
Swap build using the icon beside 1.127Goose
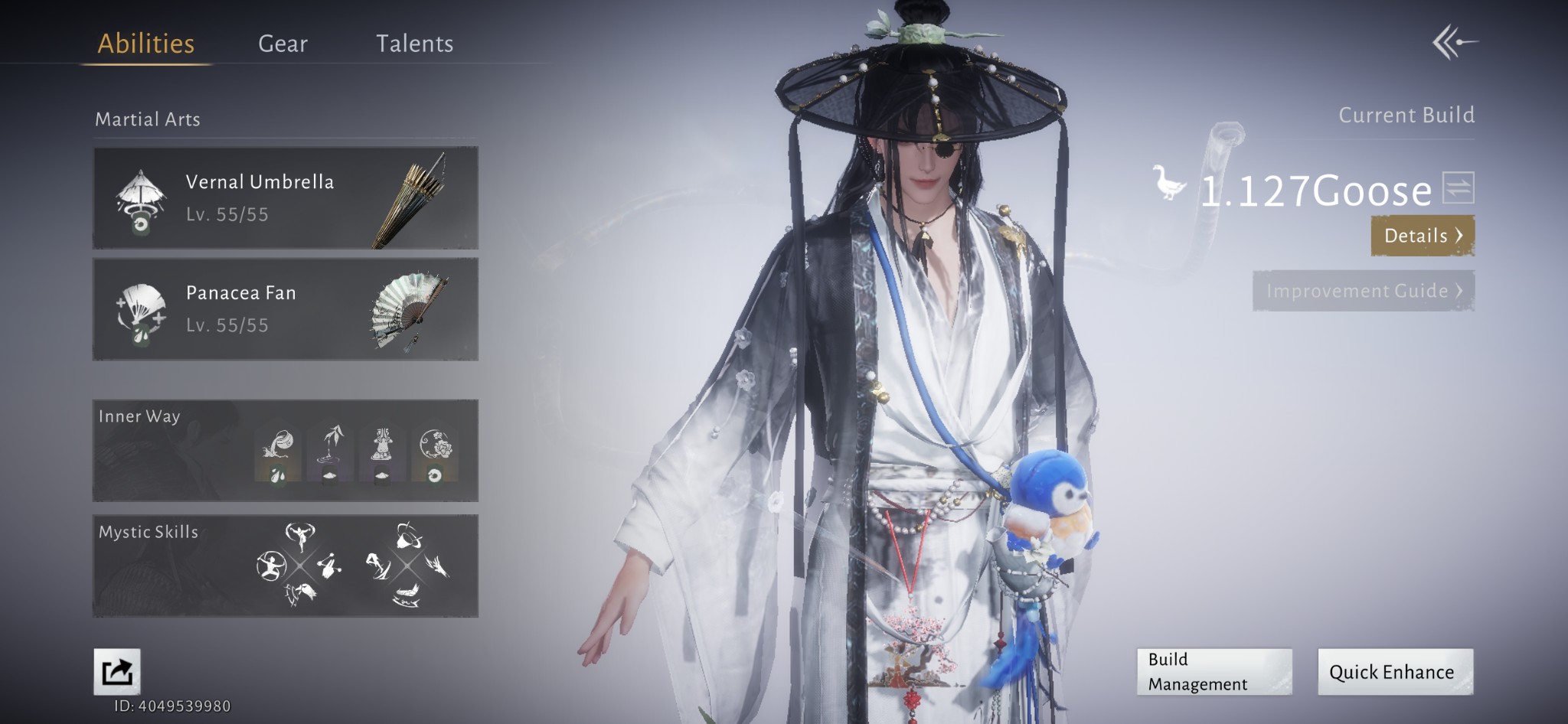(x=1458, y=188)
